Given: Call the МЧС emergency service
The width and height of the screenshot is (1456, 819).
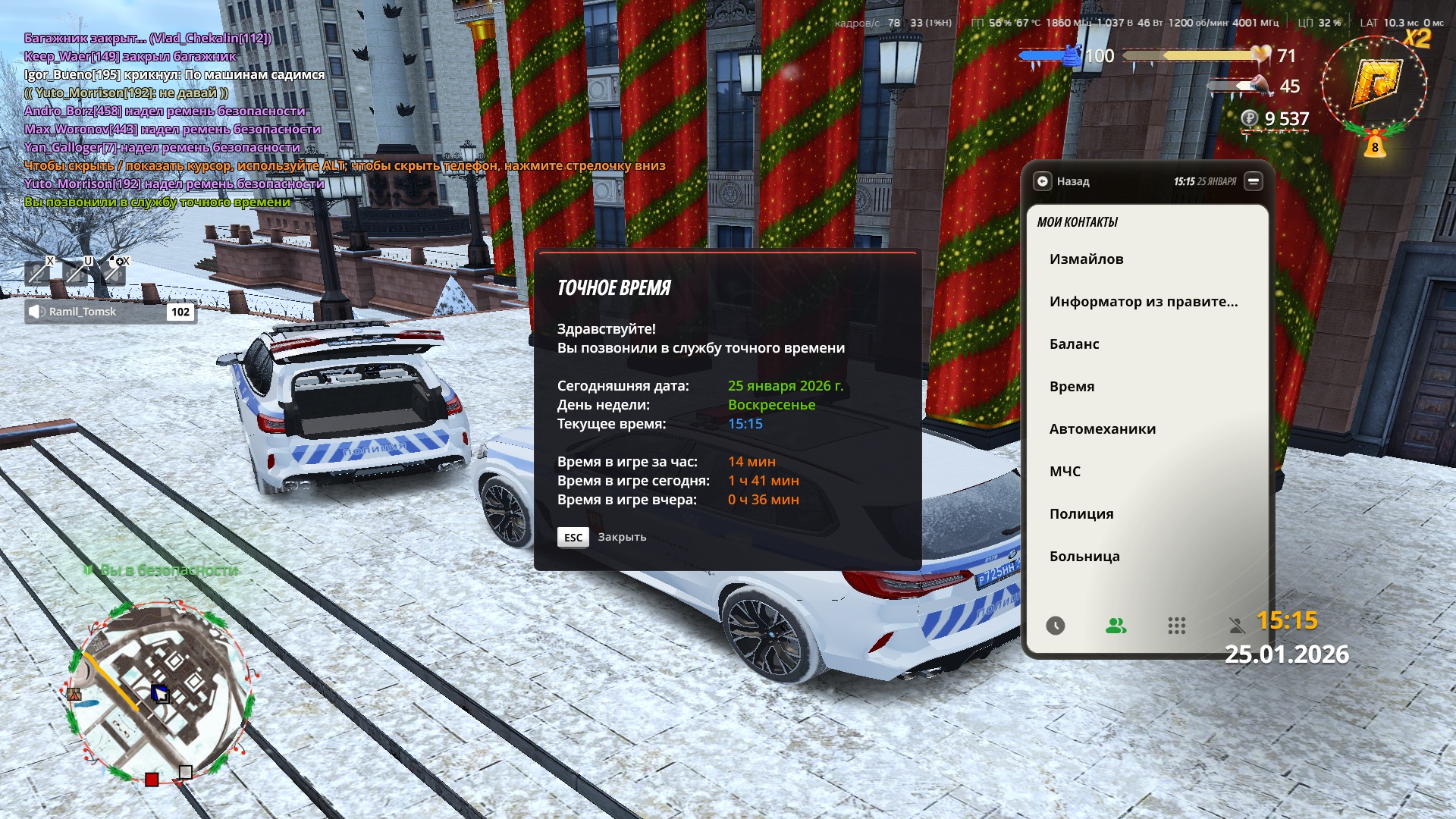Looking at the screenshot, I should pos(1065,472).
